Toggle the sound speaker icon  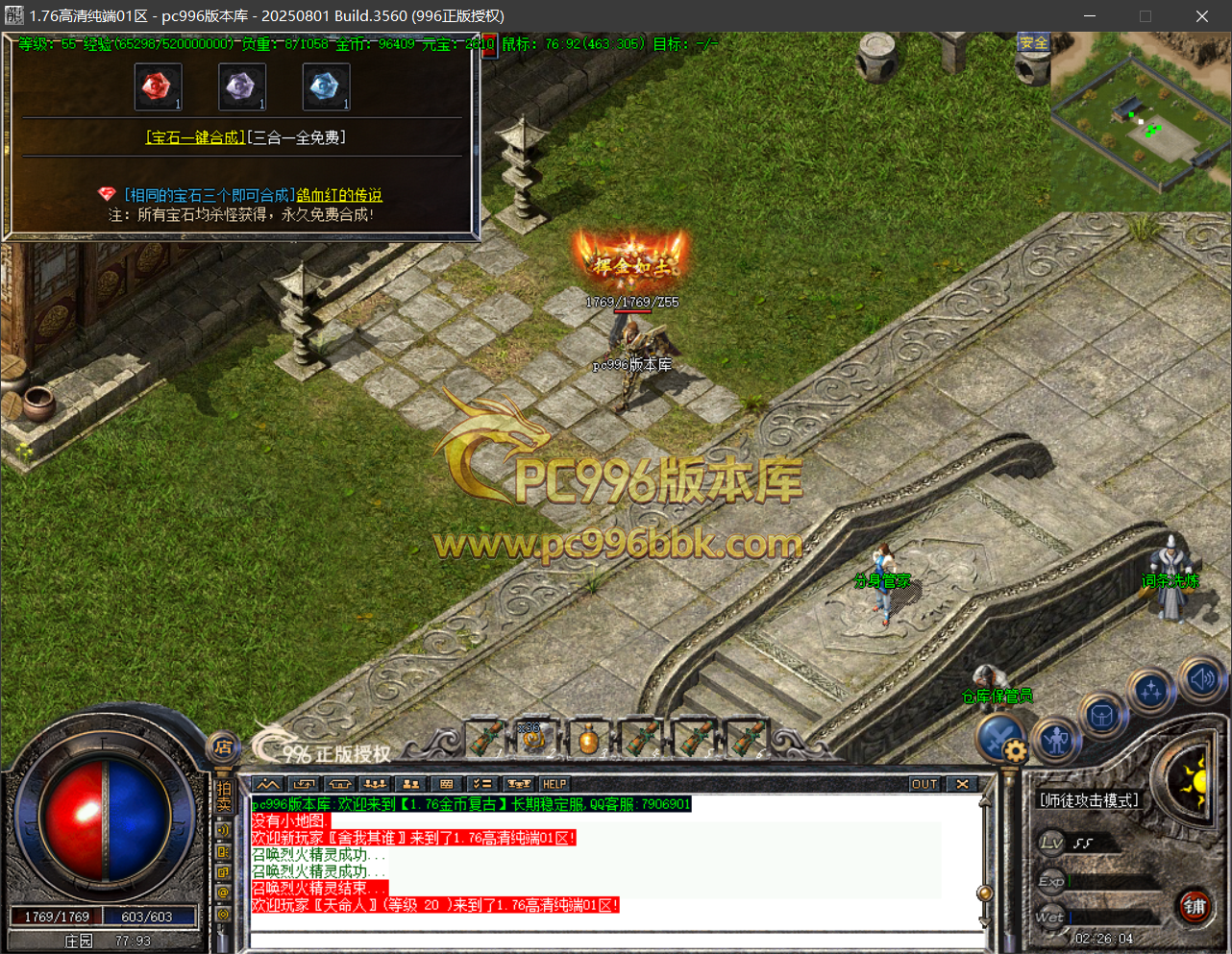[1202, 679]
